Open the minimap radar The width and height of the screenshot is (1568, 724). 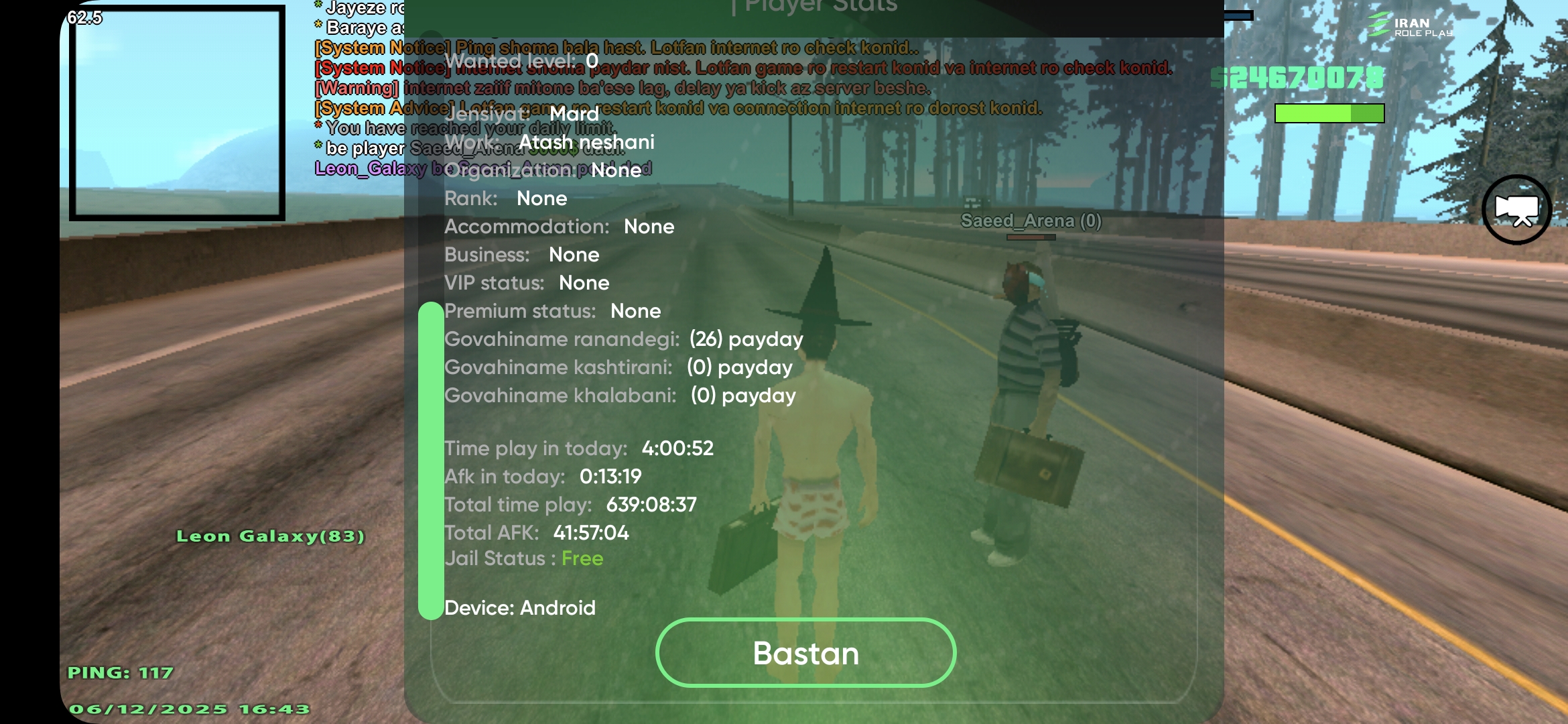tap(177, 113)
